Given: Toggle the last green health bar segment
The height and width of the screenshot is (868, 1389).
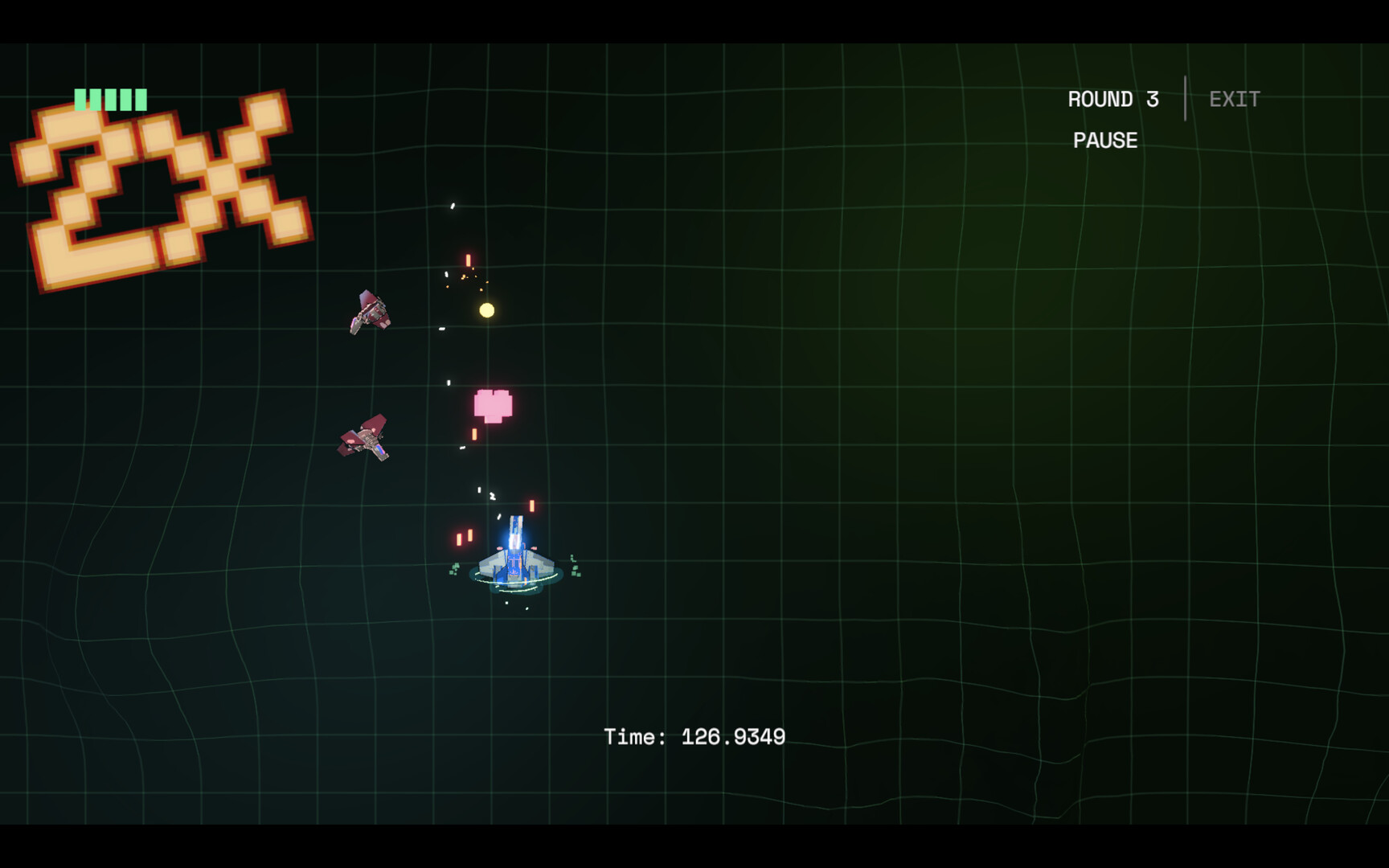Looking at the screenshot, I should [141, 98].
